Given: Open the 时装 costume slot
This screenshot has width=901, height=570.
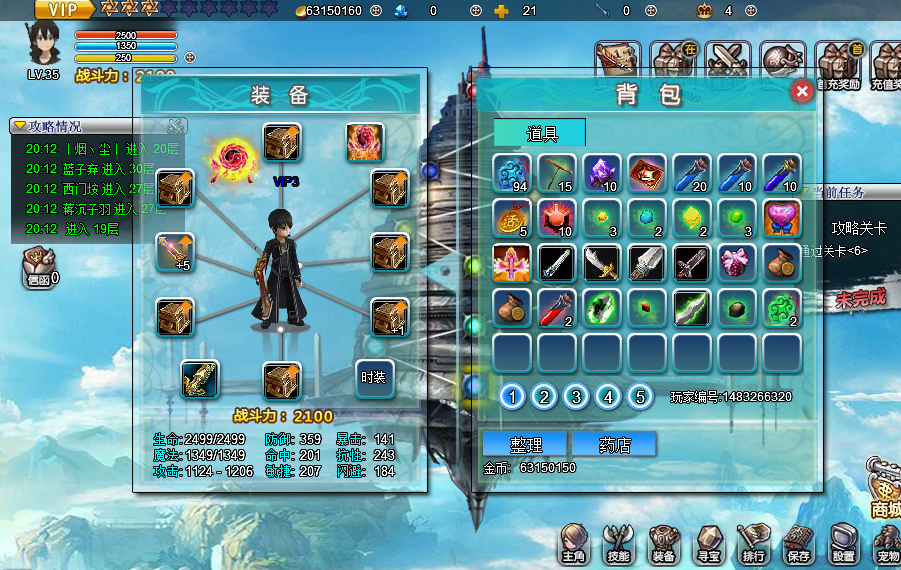Looking at the screenshot, I should click(x=376, y=377).
